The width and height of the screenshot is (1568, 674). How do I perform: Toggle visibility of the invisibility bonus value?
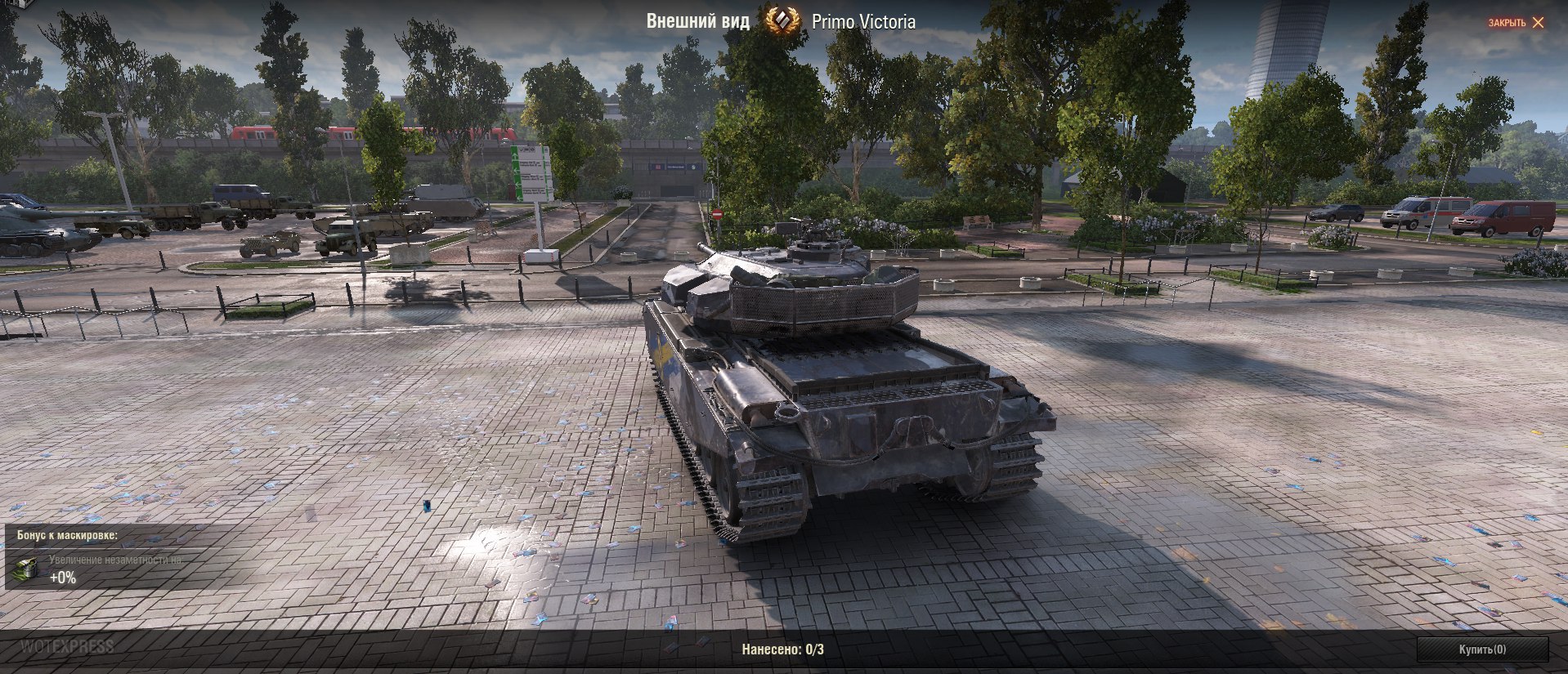[64, 578]
